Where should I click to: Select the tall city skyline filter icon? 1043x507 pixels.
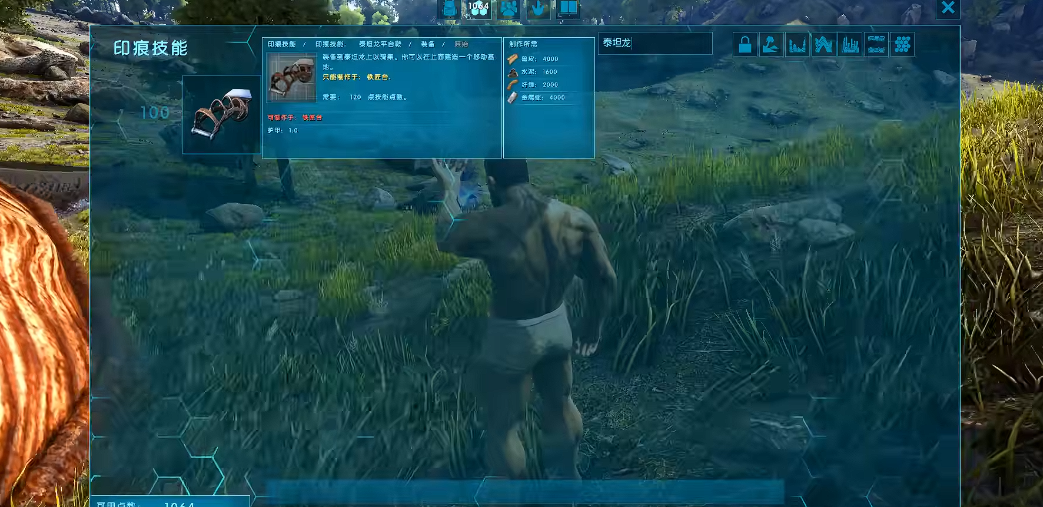pos(850,44)
